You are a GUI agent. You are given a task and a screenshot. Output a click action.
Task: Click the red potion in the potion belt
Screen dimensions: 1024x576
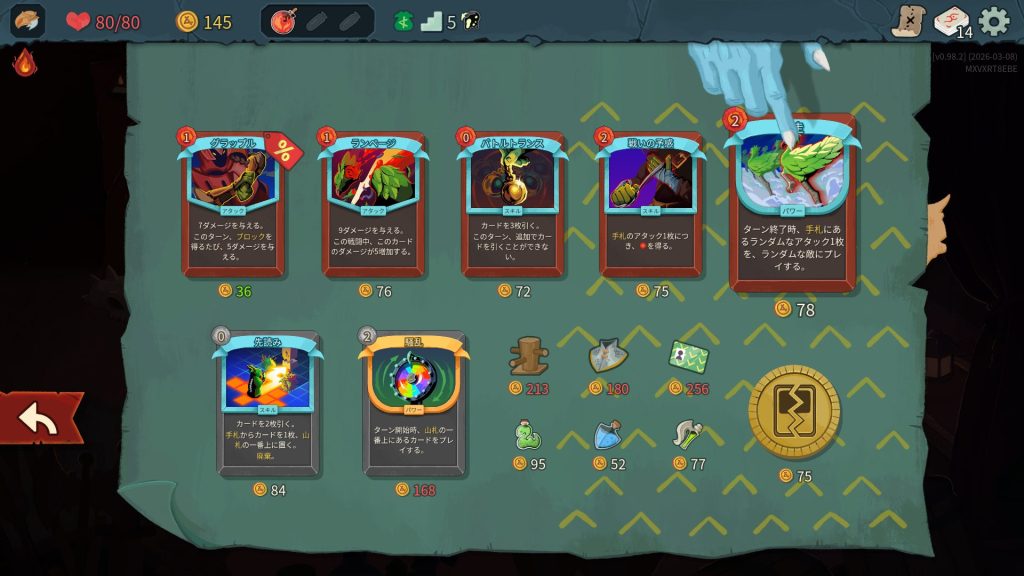(x=283, y=21)
